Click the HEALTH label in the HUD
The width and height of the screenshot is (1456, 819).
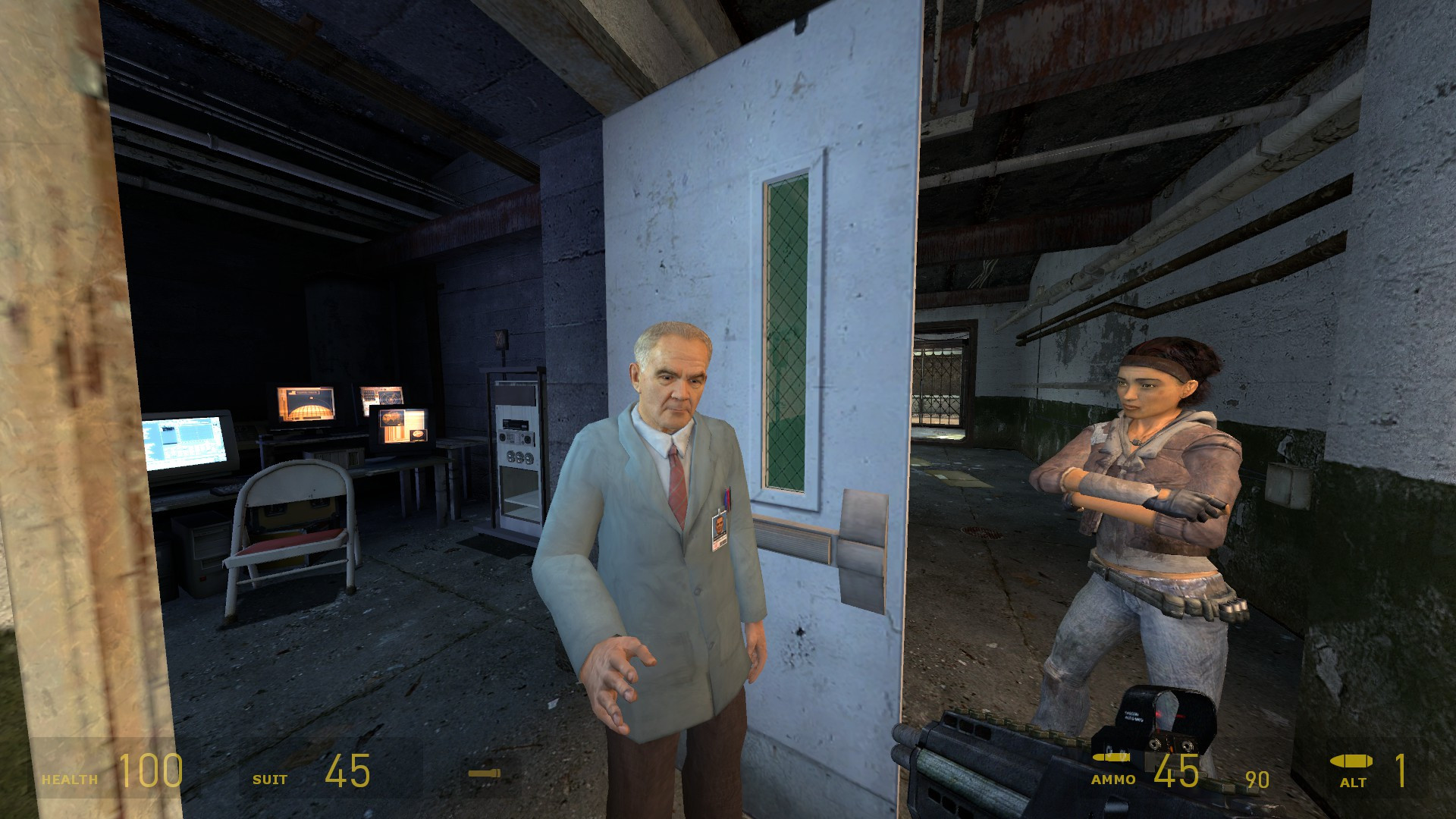pos(70,778)
